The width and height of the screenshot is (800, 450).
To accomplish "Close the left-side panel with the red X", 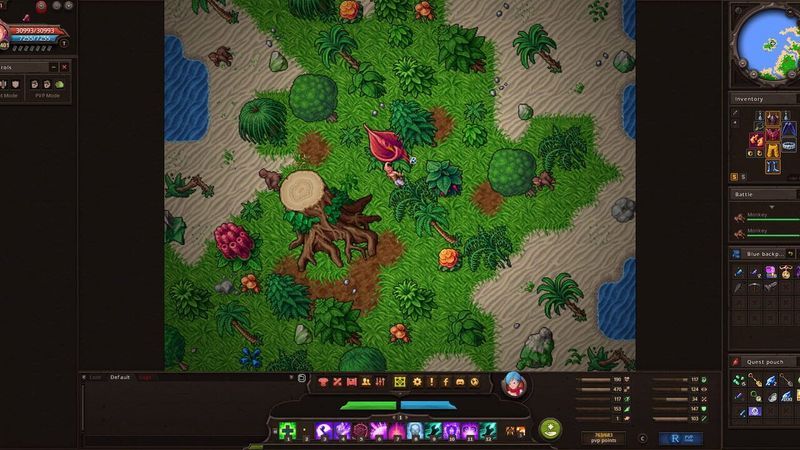I will coord(65,67).
